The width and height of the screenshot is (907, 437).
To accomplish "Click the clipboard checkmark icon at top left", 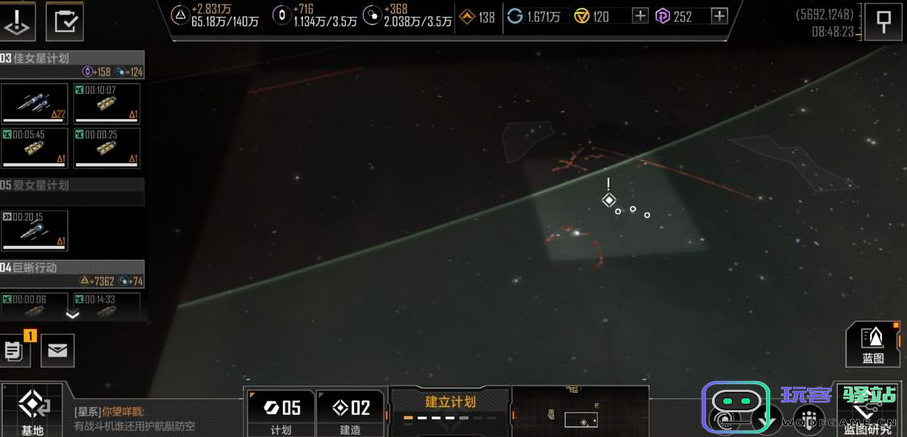I will [x=66, y=21].
